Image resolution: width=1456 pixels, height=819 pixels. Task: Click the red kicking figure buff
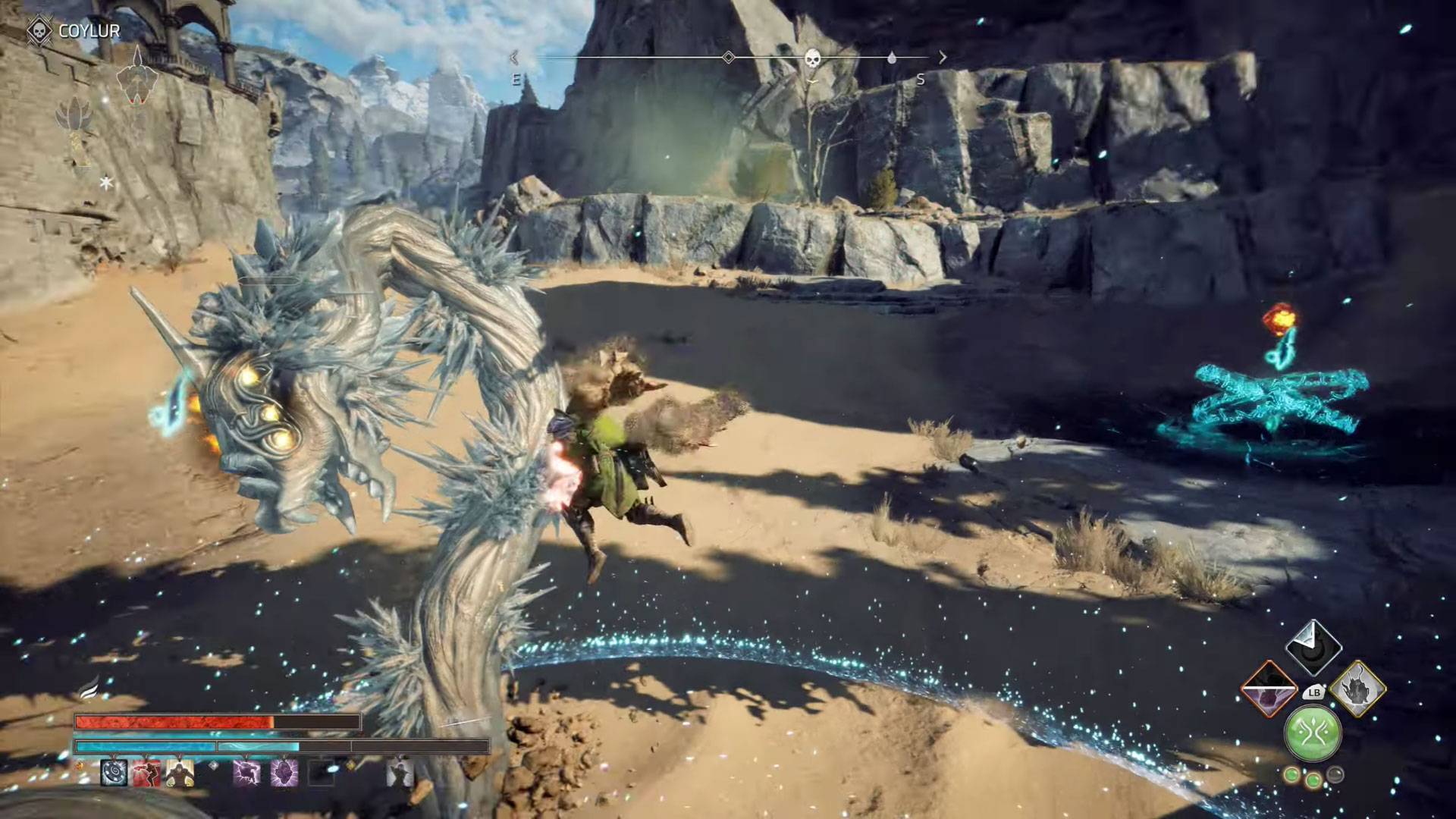tap(147, 773)
